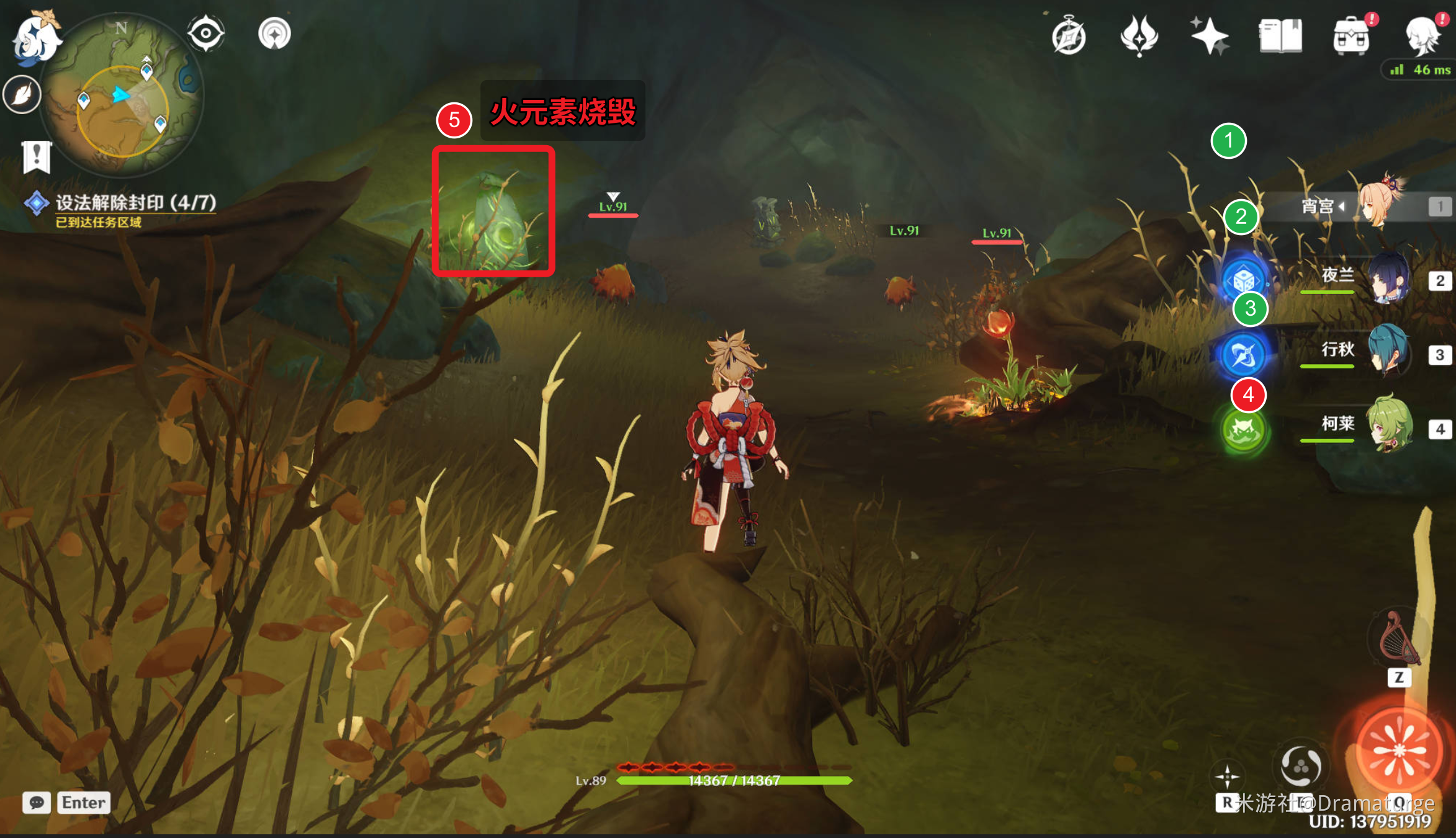
Task: Open the wish star icon
Action: point(1208,35)
